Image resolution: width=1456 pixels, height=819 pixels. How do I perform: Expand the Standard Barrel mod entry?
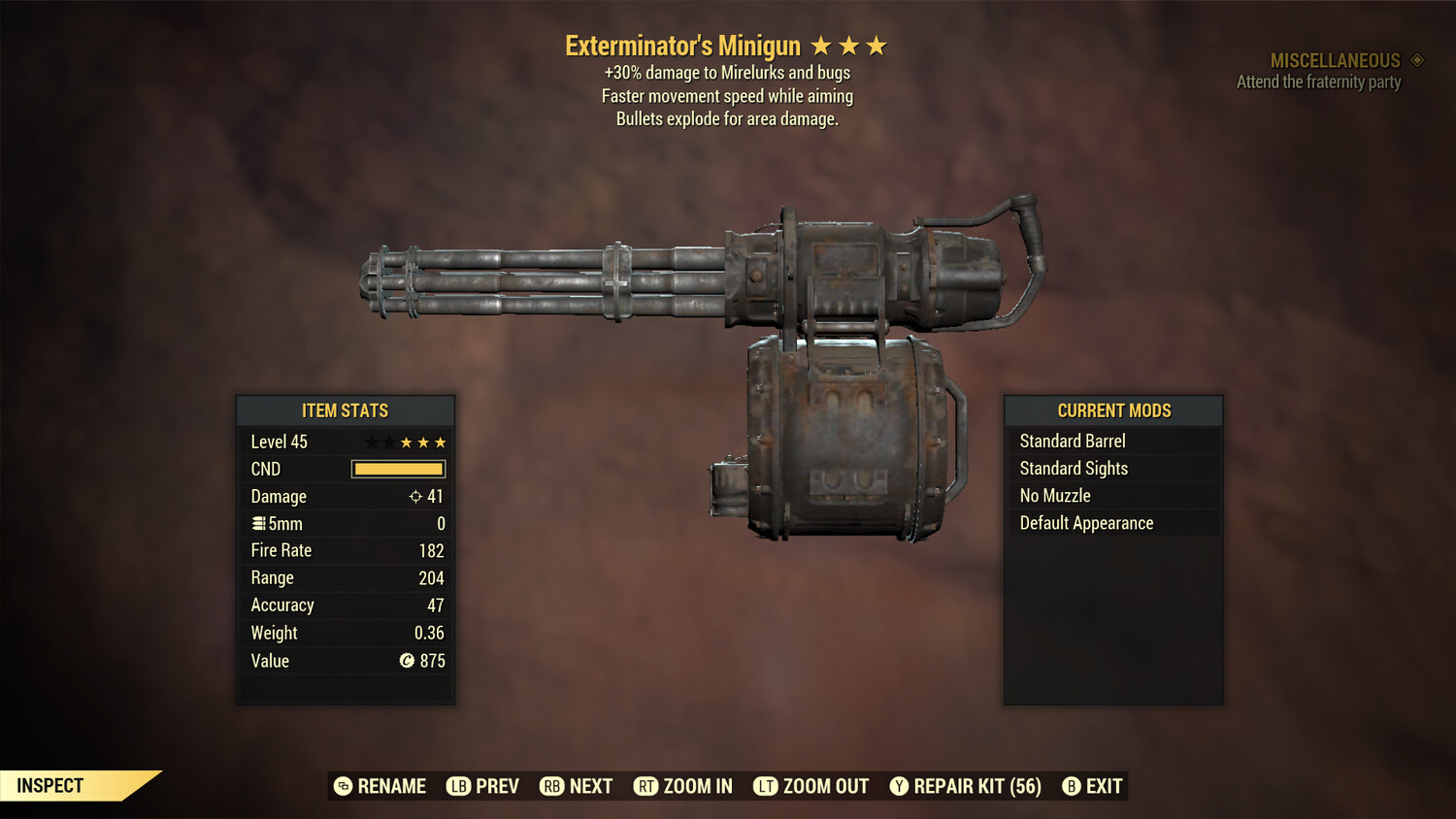(1112, 441)
